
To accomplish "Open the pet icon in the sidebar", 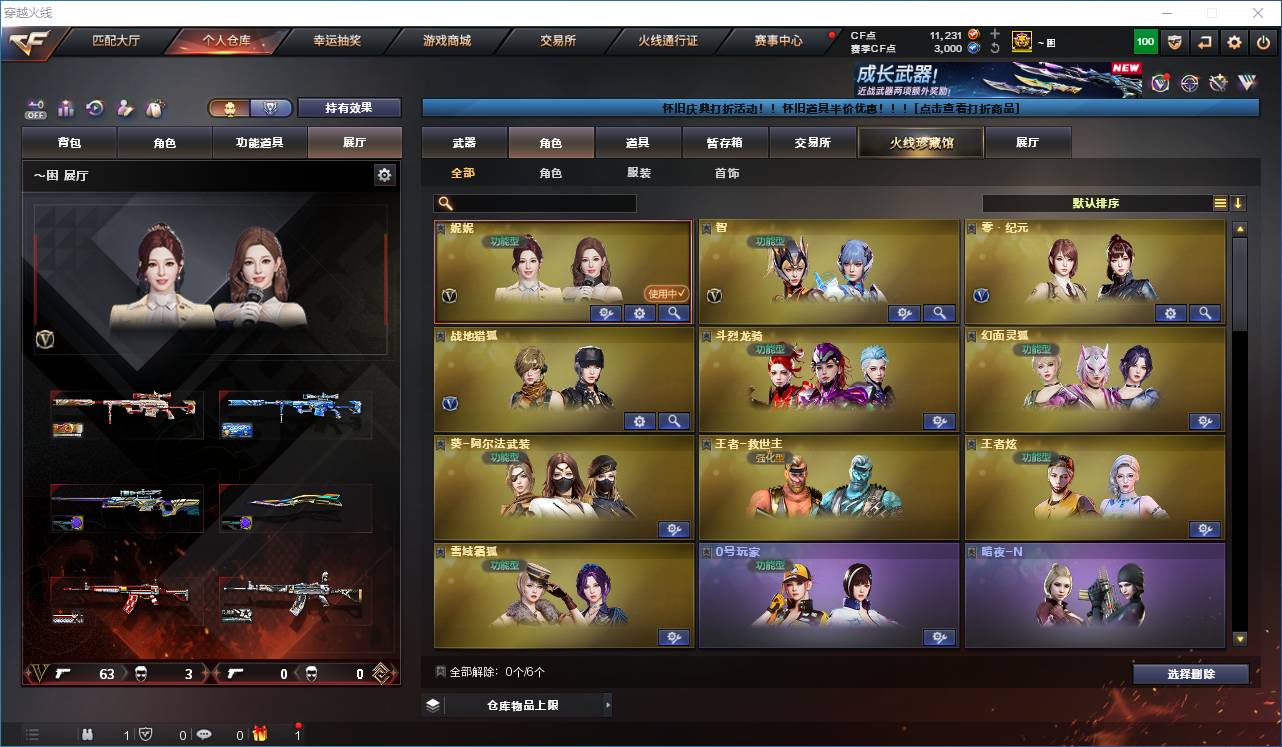I will tap(155, 106).
